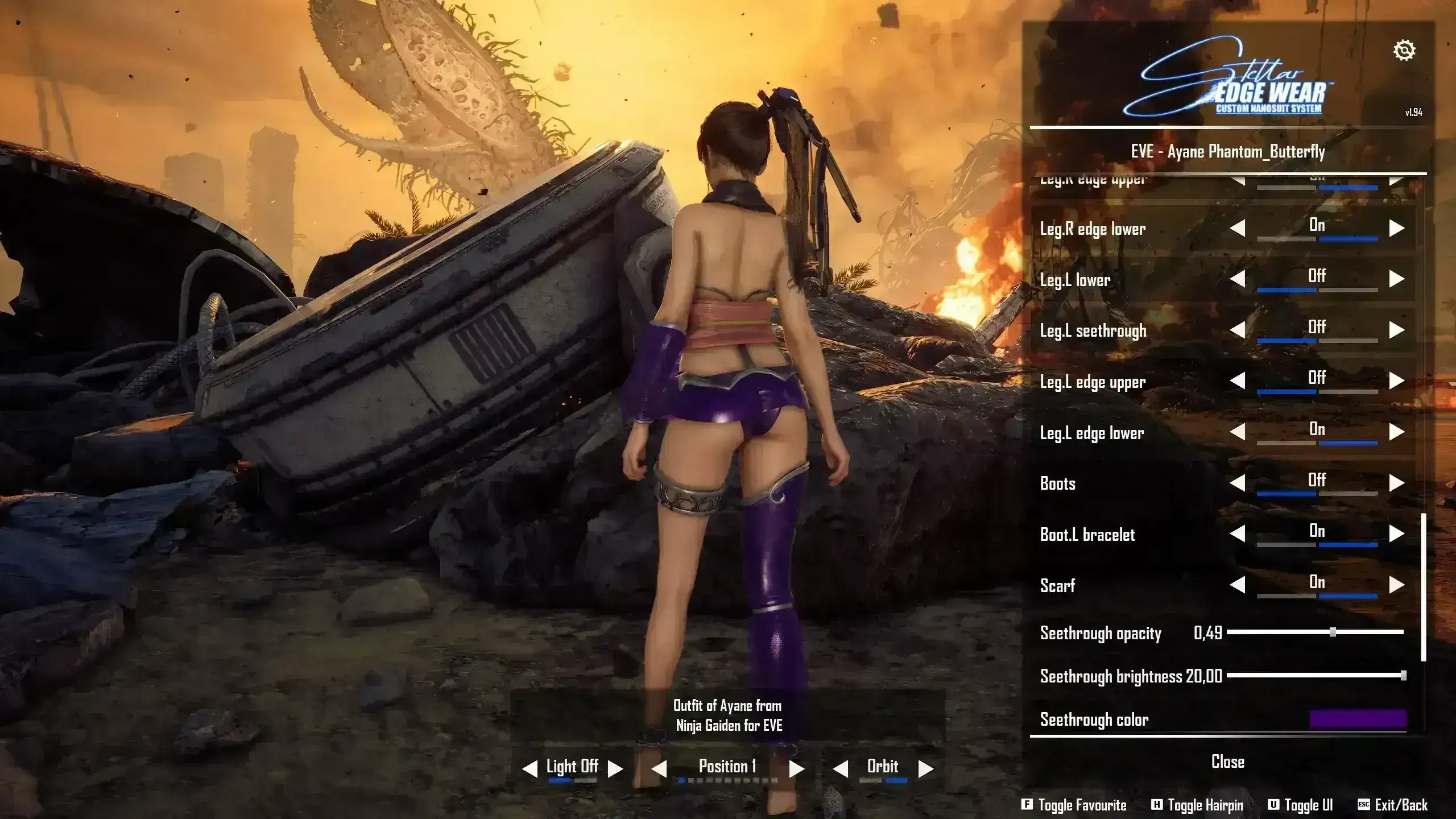
Task: Click left arrow for Leg.L edge lower
Action: tap(1238, 432)
